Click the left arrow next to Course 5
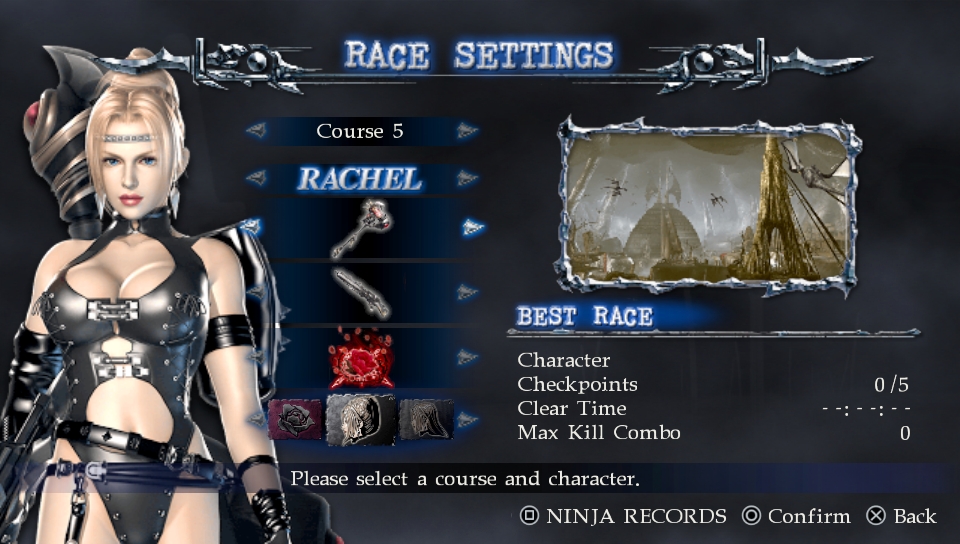The width and height of the screenshot is (960, 544). coord(256,131)
